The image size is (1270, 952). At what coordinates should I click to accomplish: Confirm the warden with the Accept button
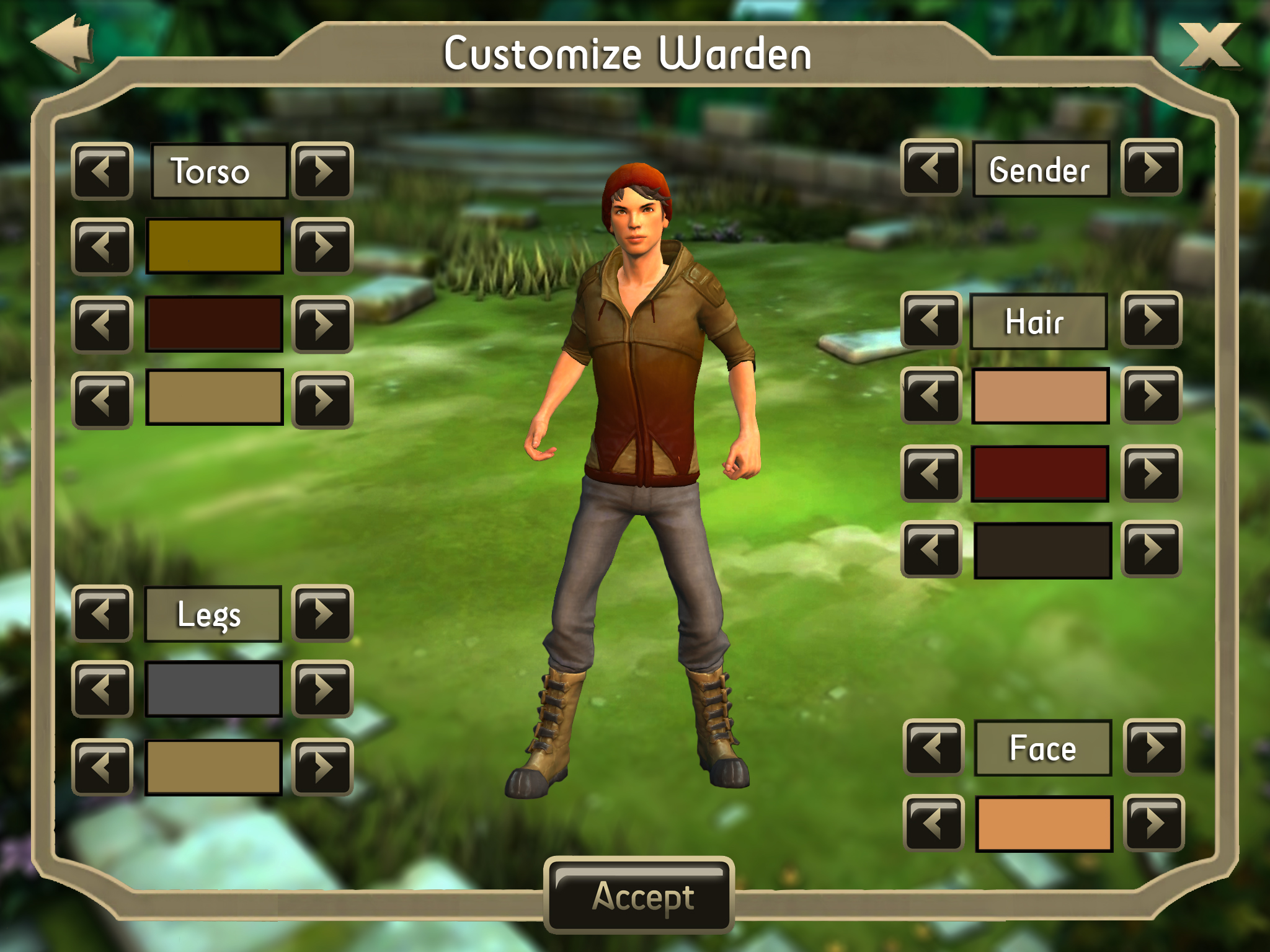[x=639, y=896]
